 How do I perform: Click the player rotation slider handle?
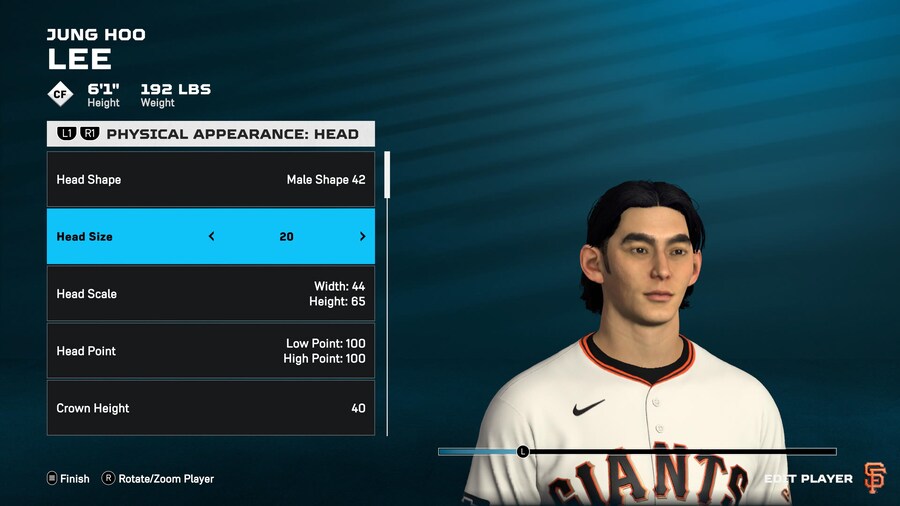point(522,452)
